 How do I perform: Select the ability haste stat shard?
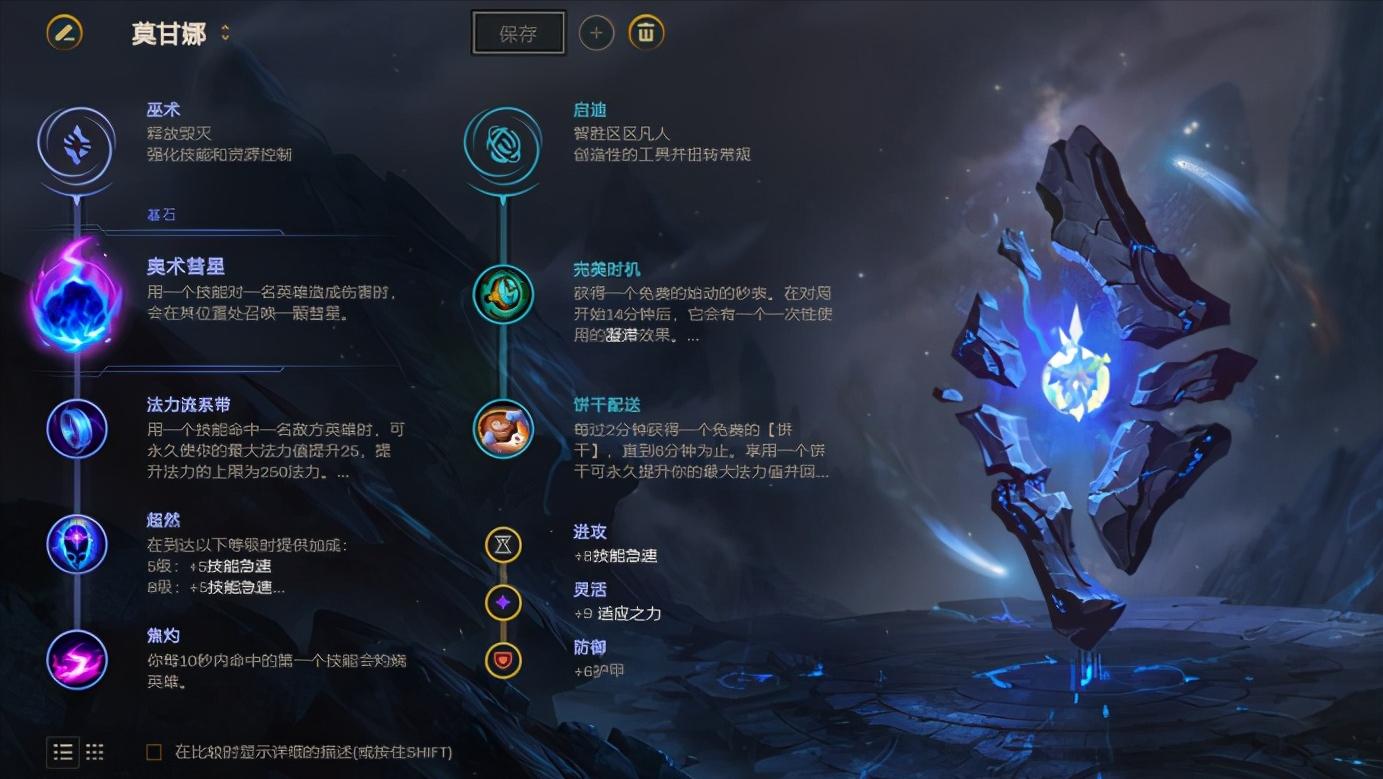[502, 545]
